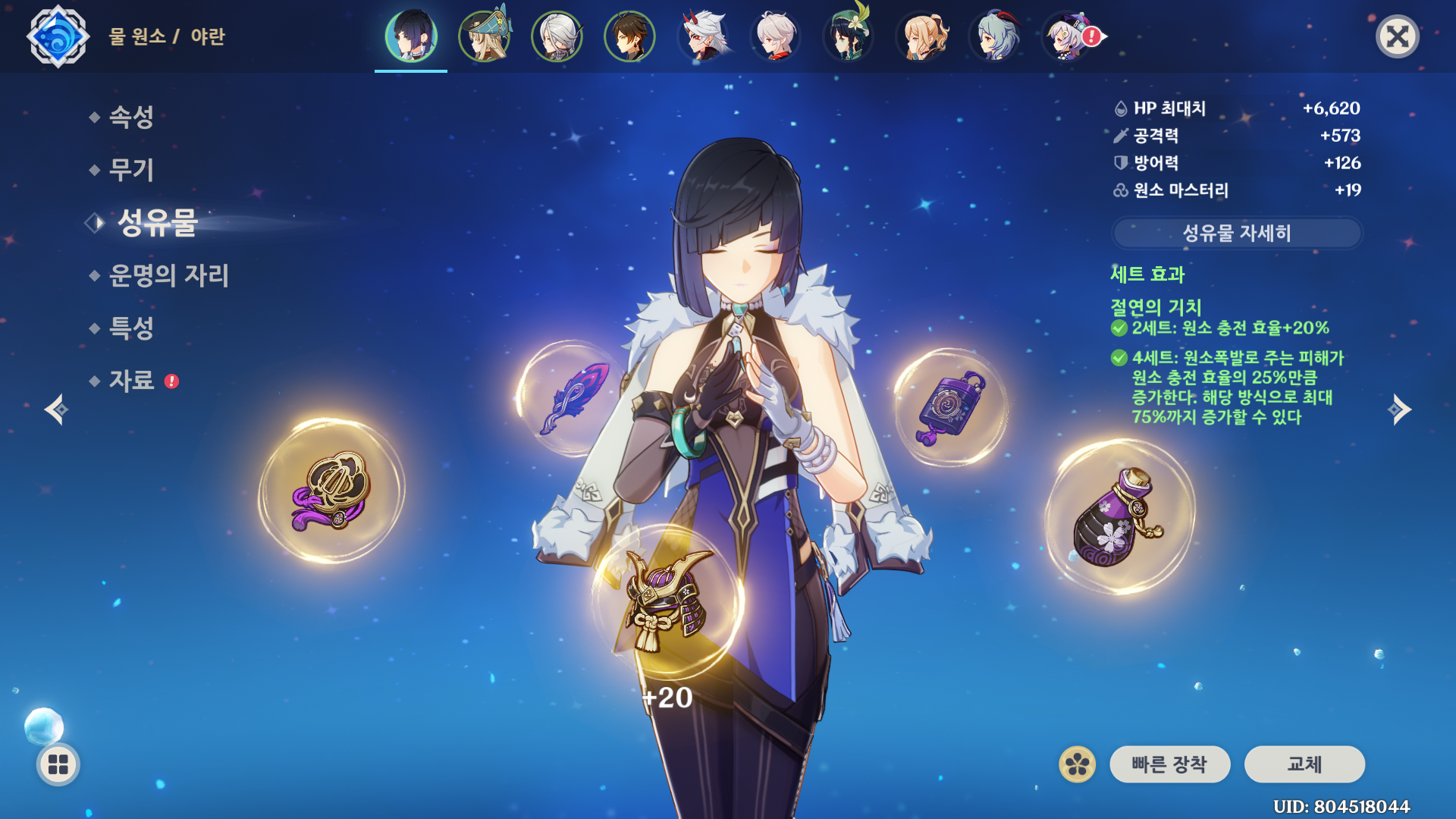Open the 속성 attributes menu
Image resolution: width=1456 pixels, height=819 pixels.
pyautogui.click(x=131, y=117)
